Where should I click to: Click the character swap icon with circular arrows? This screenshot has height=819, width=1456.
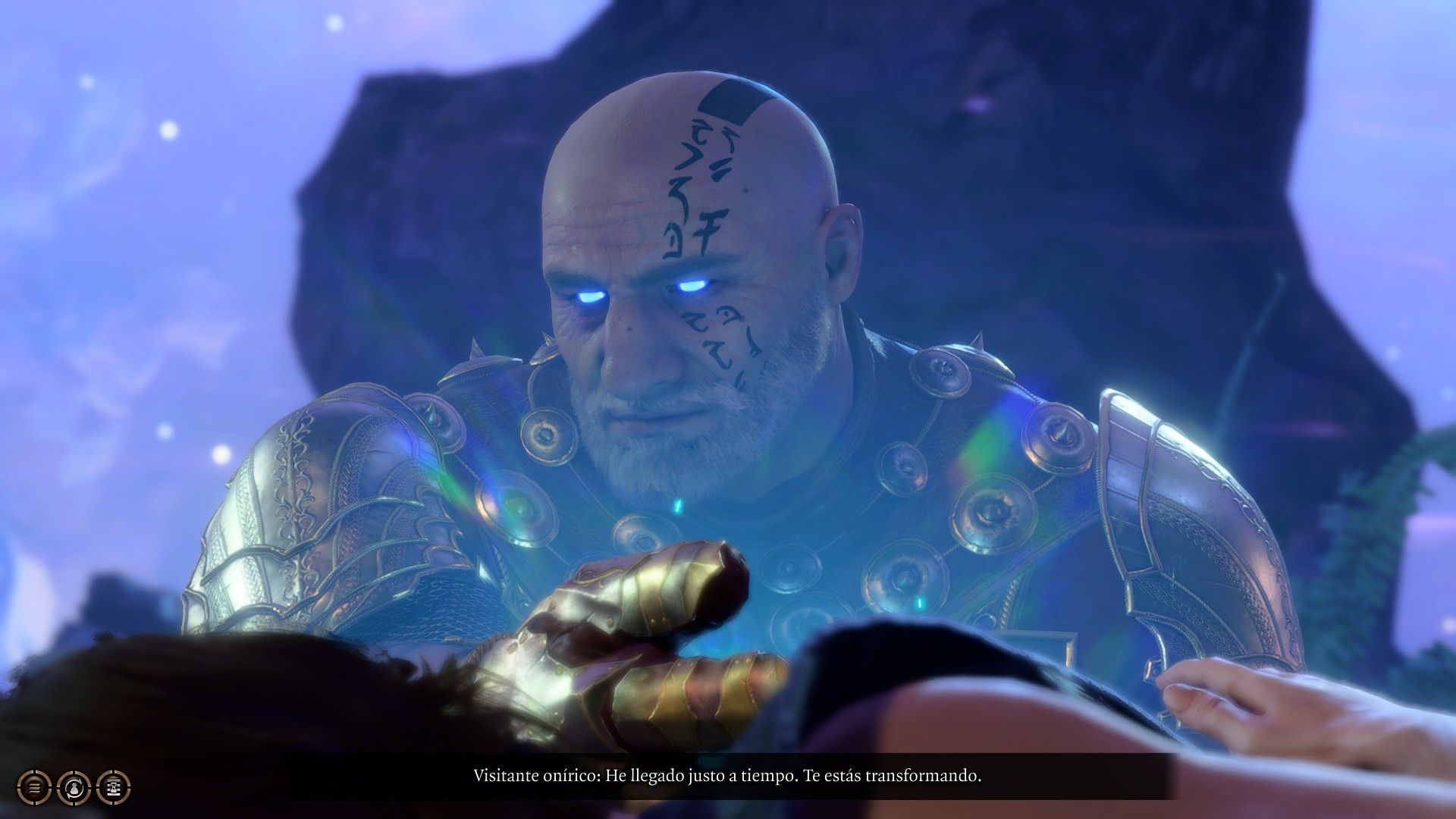tap(74, 788)
